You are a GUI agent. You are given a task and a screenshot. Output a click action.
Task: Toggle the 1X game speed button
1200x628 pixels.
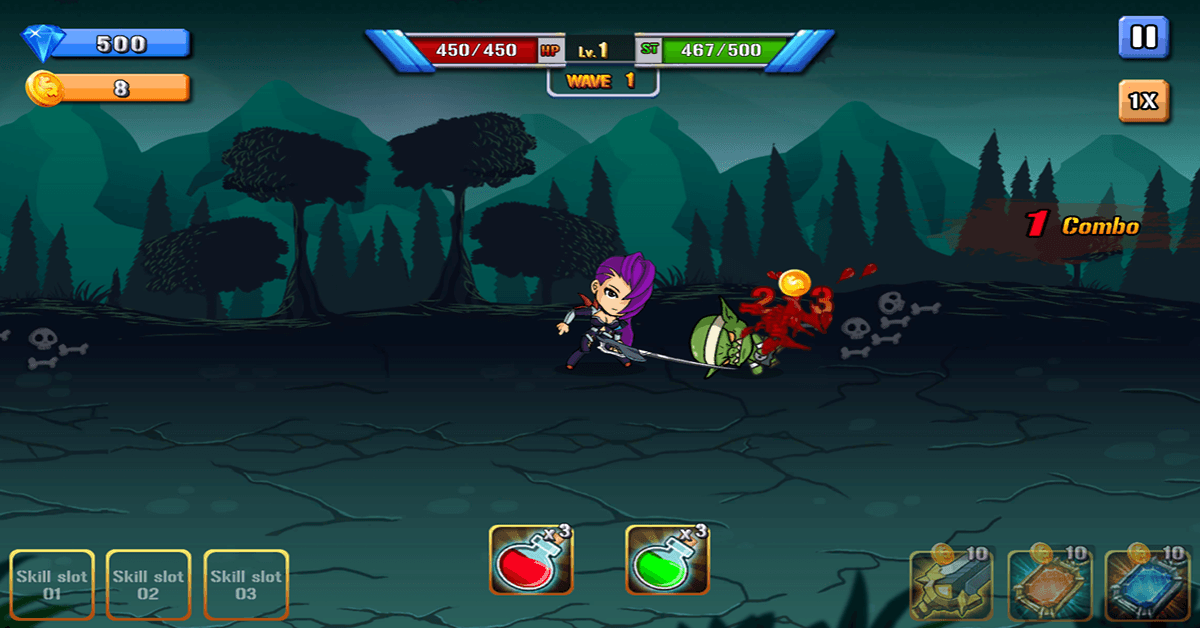point(1143,101)
